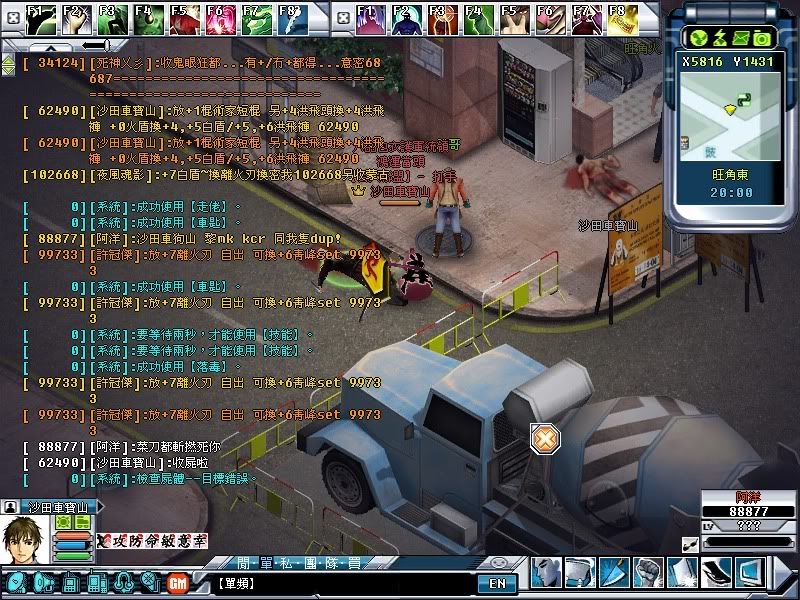Activate the F1 skill in the left hotbar
Screen dimensions: 800x600
click(x=40, y=17)
